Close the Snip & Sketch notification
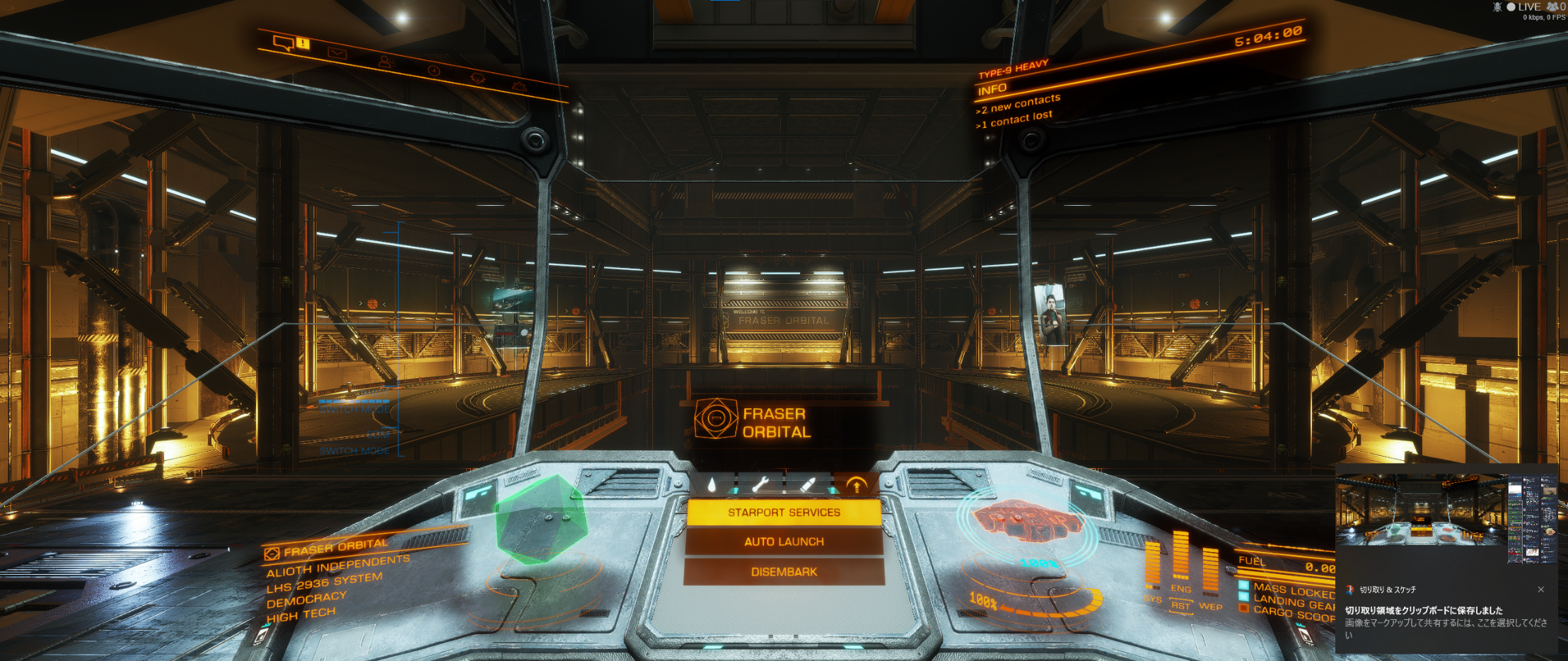Viewport: 1568px width, 661px height. [x=1540, y=590]
